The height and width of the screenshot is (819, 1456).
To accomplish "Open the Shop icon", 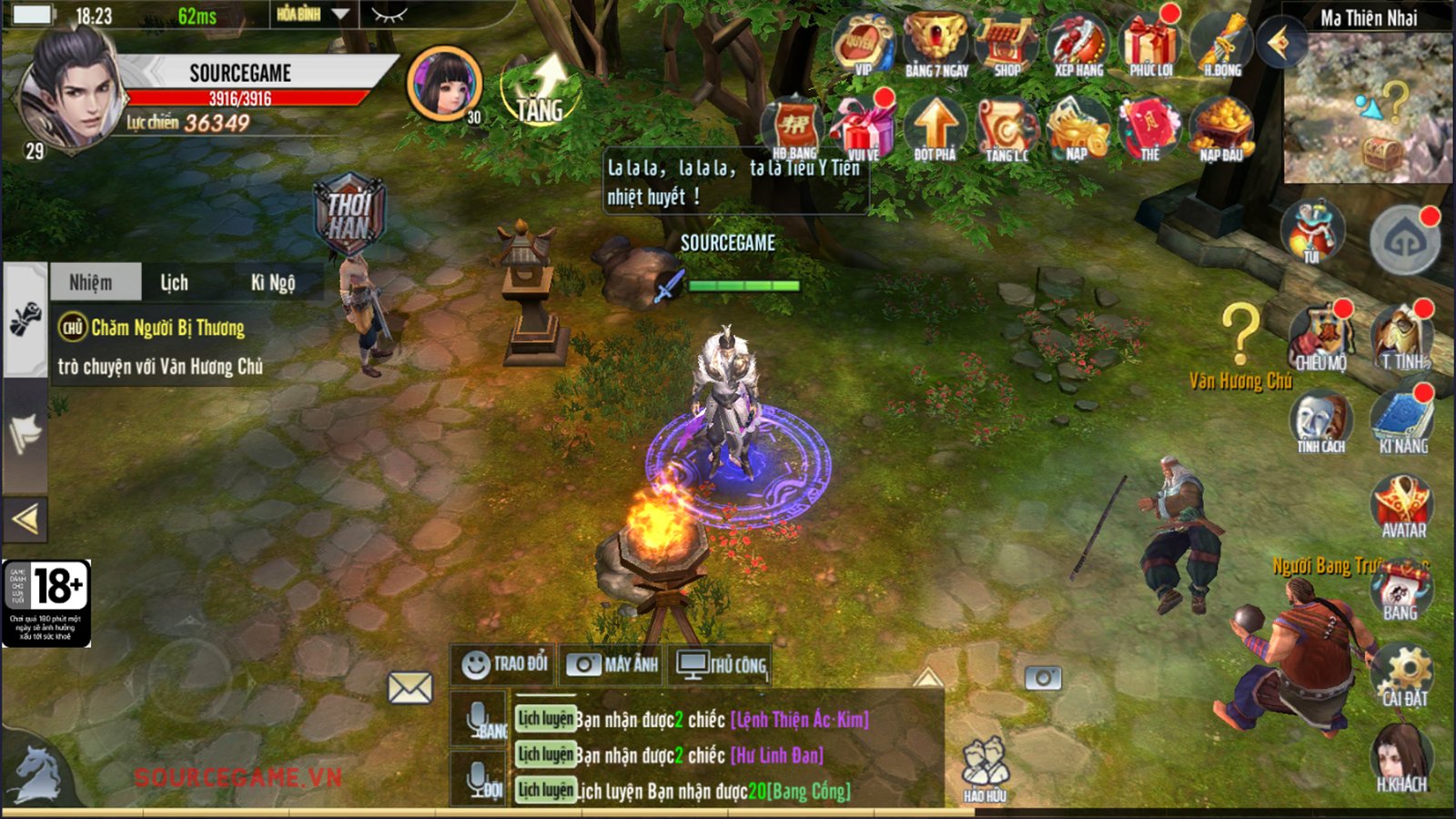I will 1006,44.
